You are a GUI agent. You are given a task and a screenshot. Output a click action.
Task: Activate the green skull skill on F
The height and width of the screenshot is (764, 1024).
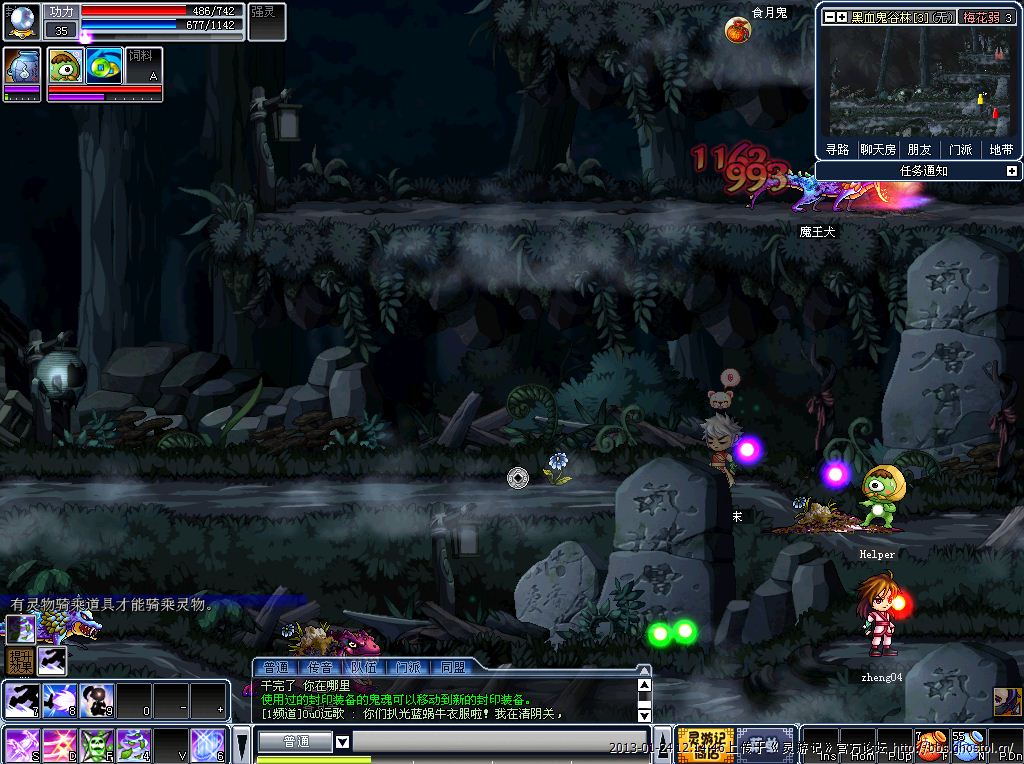coord(96,745)
